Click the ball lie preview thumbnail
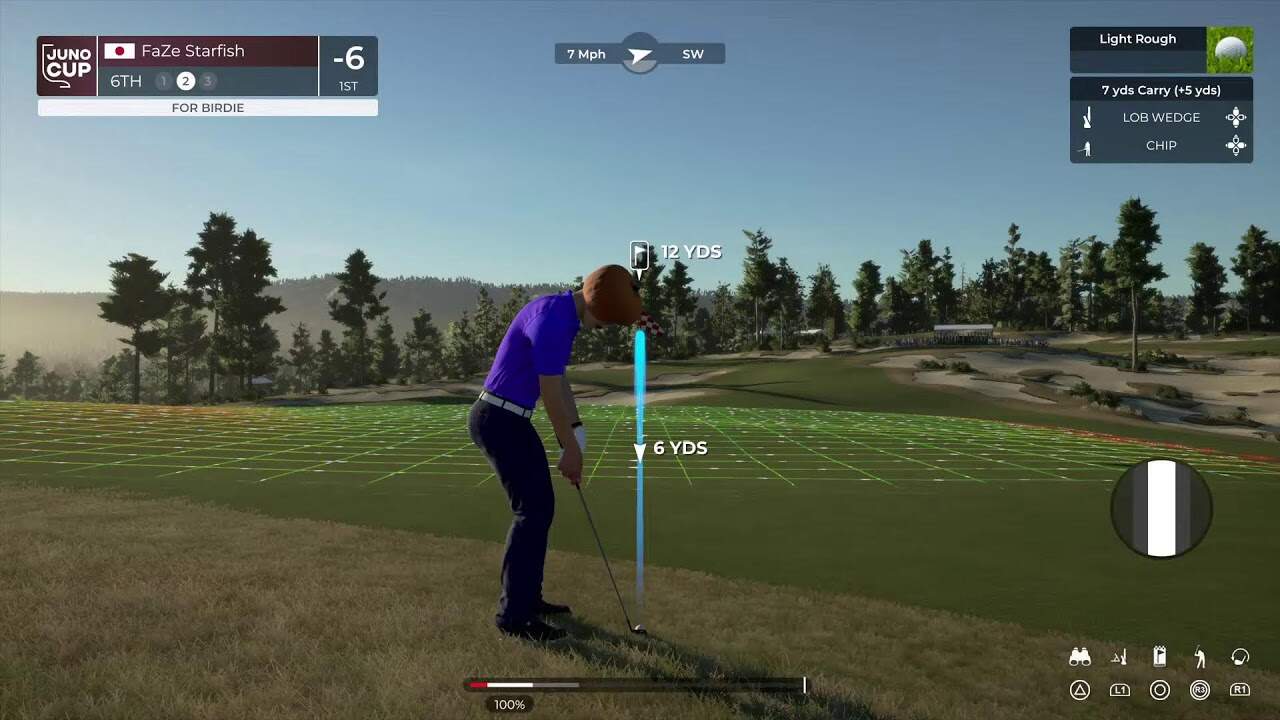 point(1229,50)
